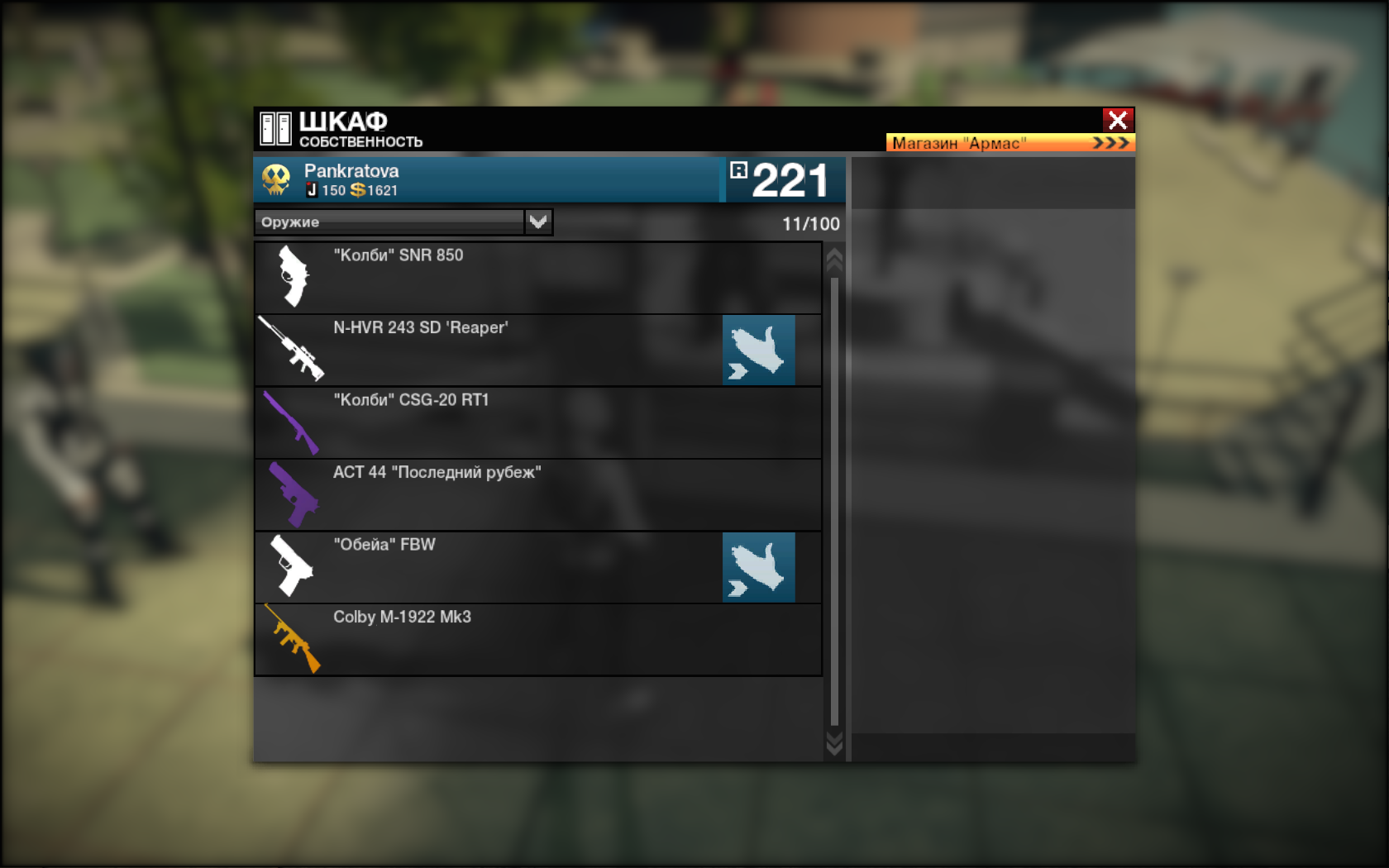The height and width of the screenshot is (868, 1389).
Task: Open the Оружие category dropdown
Action: (538, 222)
